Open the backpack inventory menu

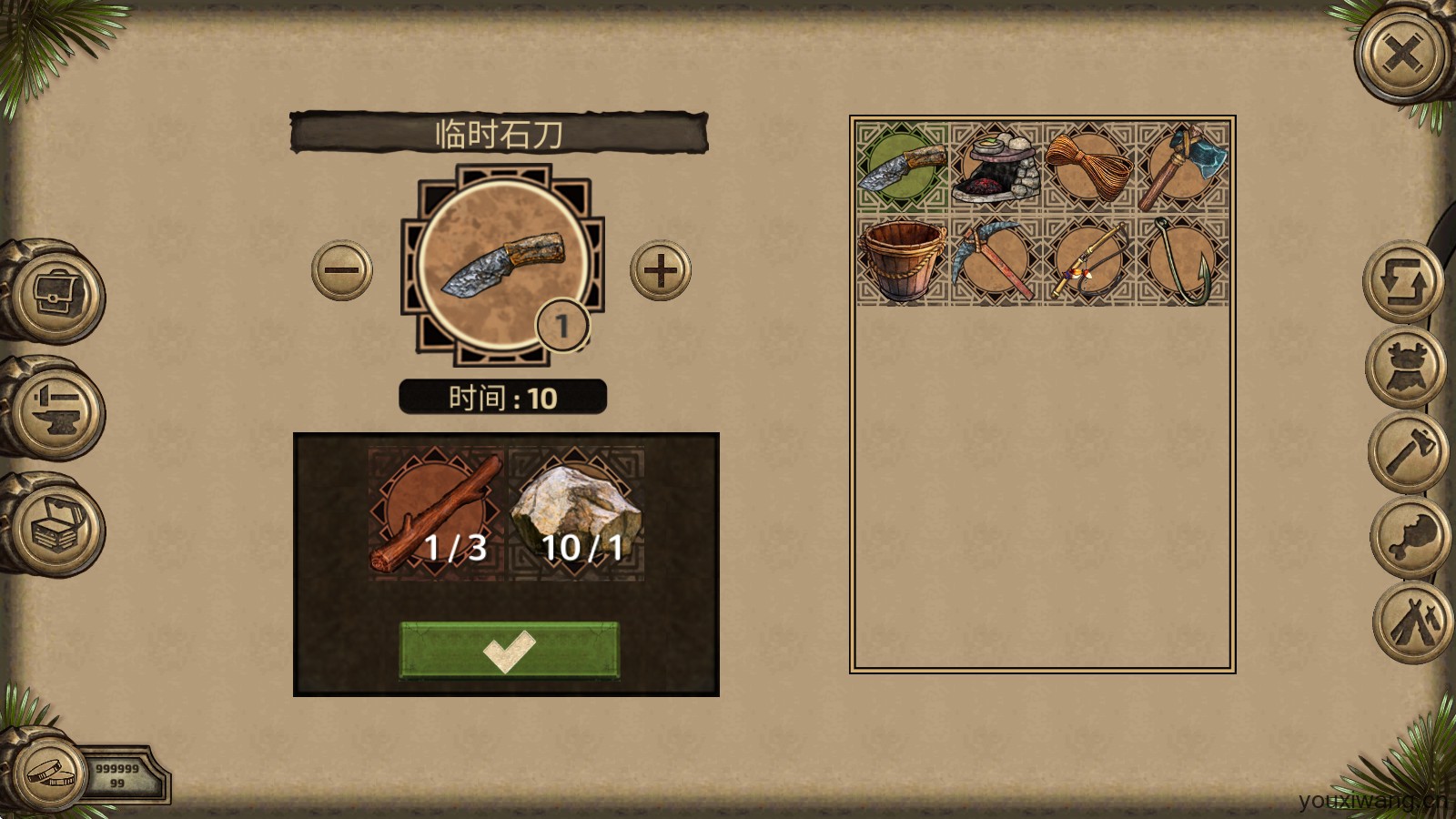pos(56,293)
